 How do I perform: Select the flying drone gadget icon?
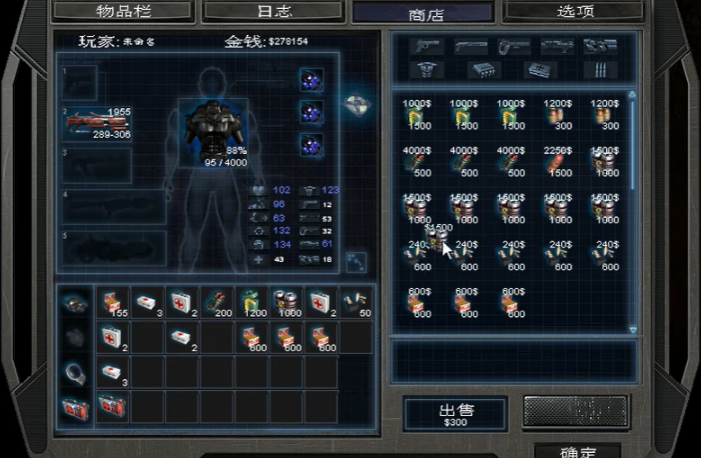point(357,104)
